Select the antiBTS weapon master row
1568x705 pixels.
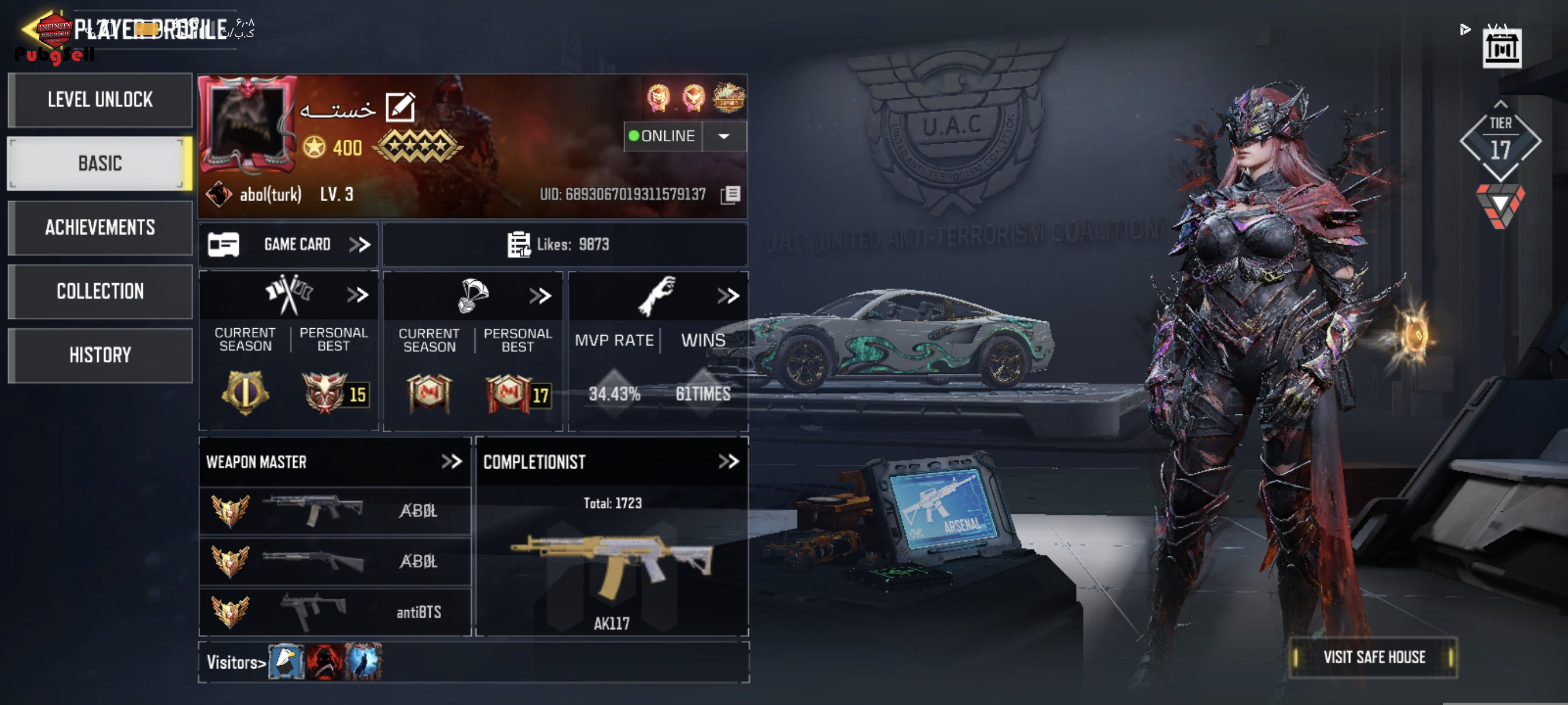coord(335,611)
